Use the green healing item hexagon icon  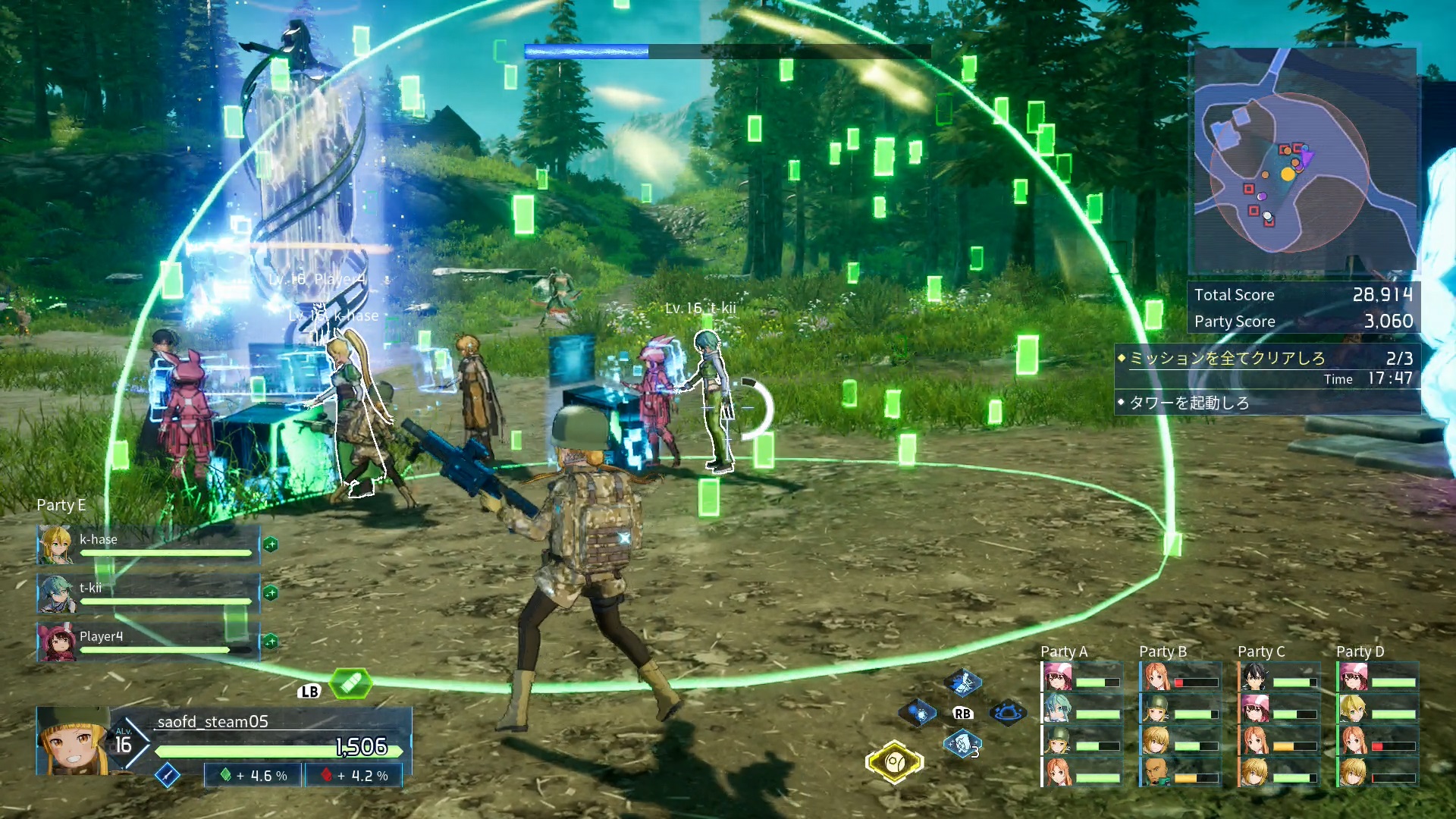(x=350, y=684)
